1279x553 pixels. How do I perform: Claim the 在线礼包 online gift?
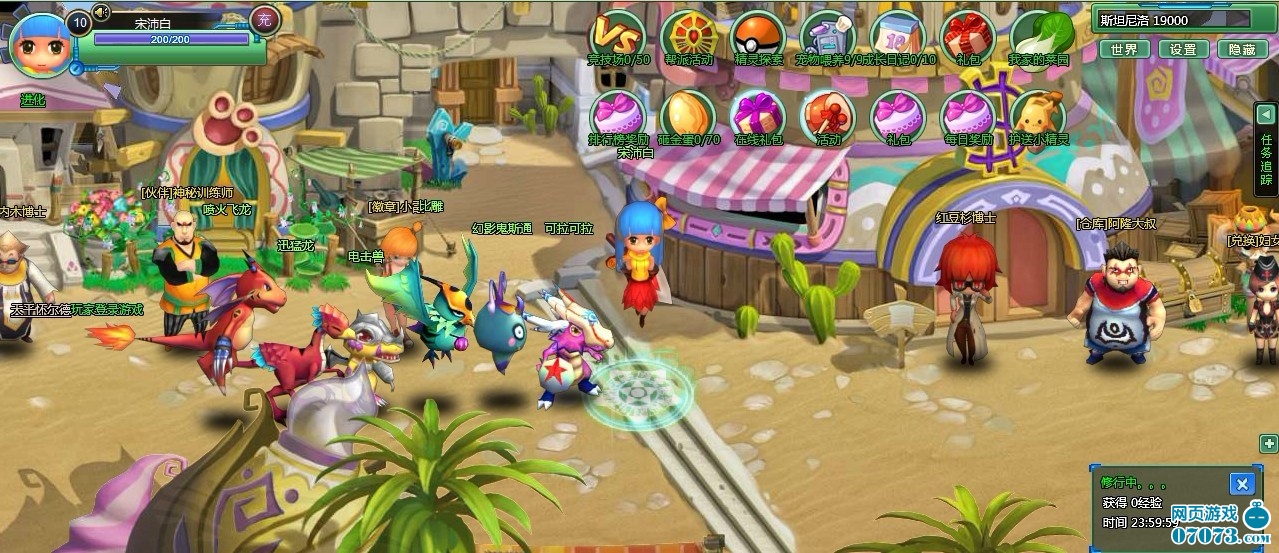758,114
